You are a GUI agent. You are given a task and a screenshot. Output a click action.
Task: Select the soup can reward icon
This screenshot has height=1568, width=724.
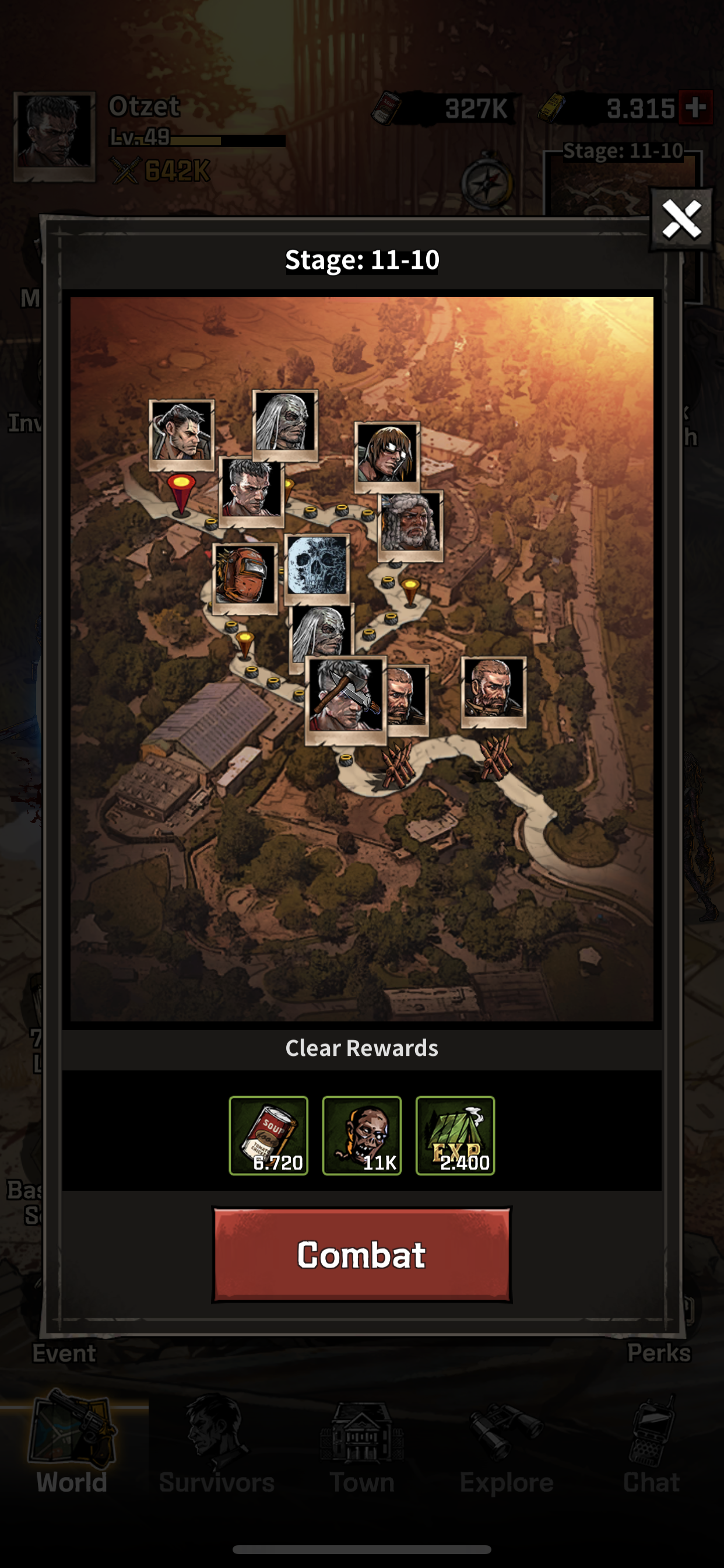tap(268, 1135)
